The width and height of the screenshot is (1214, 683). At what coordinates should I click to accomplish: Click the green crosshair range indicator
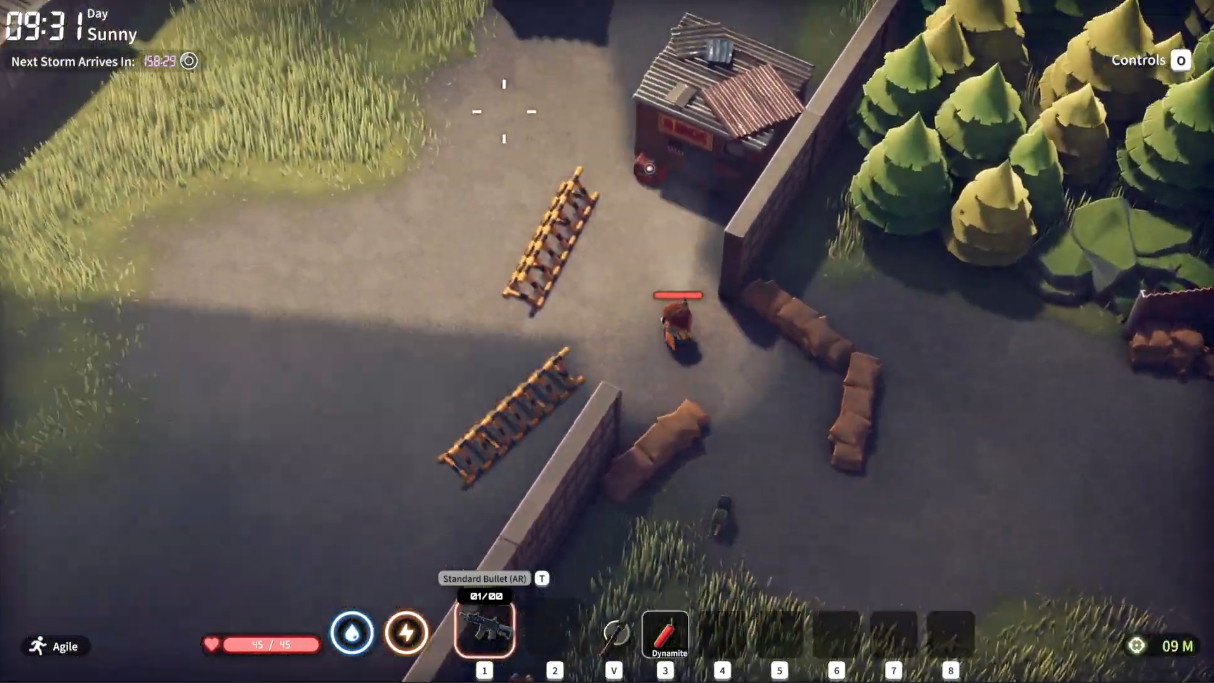tap(1136, 646)
